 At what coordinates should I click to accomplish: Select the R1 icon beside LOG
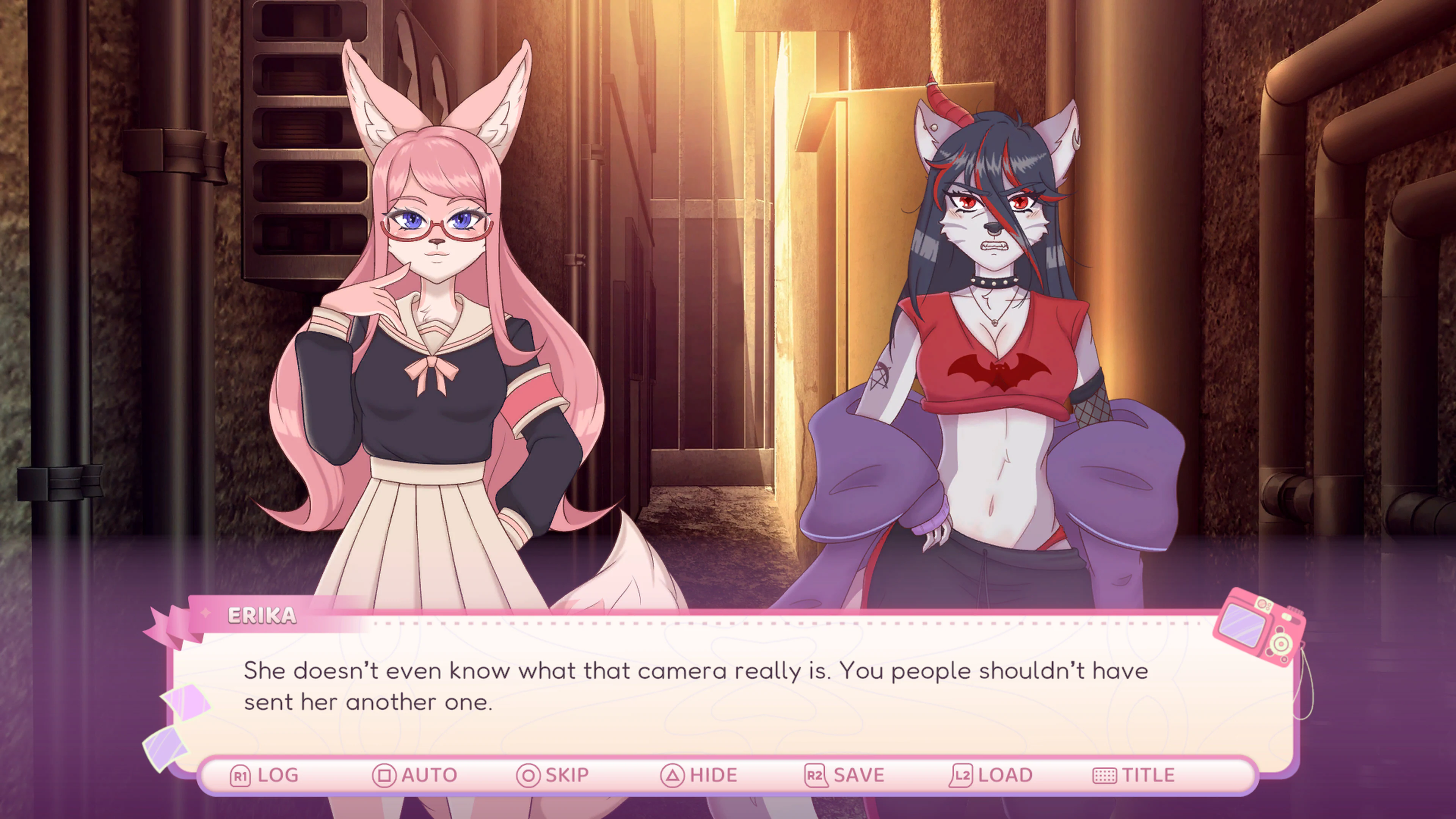(240, 774)
